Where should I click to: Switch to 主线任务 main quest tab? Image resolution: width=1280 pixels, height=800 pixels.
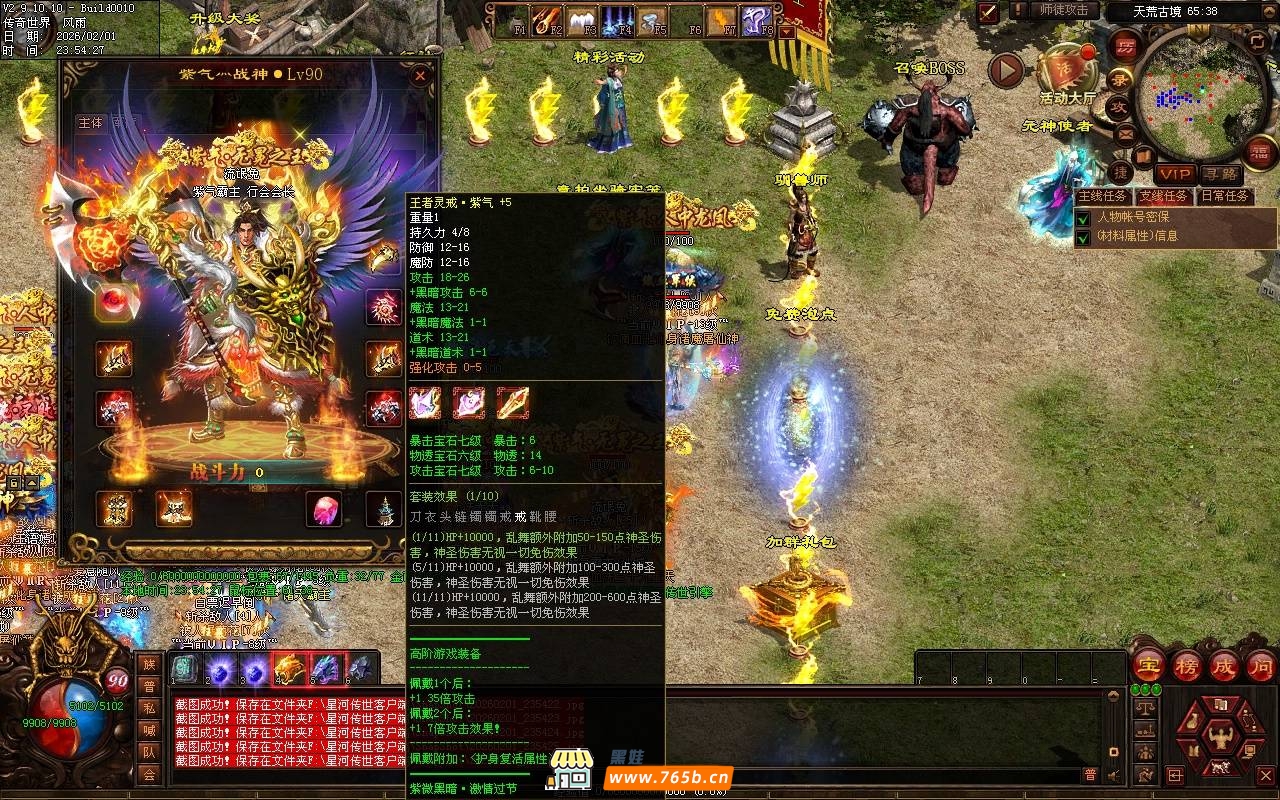click(x=1104, y=196)
